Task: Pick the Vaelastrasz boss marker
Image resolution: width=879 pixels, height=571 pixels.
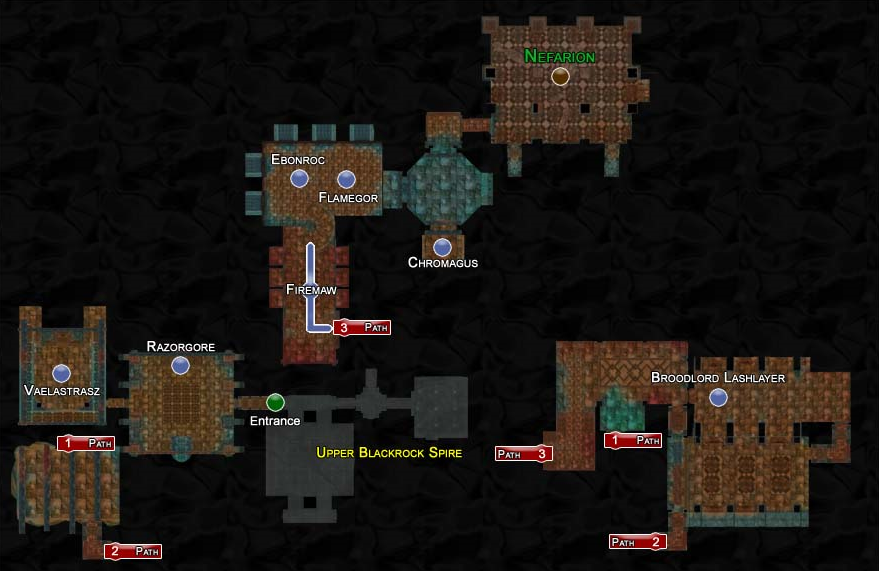Action: pos(61,373)
